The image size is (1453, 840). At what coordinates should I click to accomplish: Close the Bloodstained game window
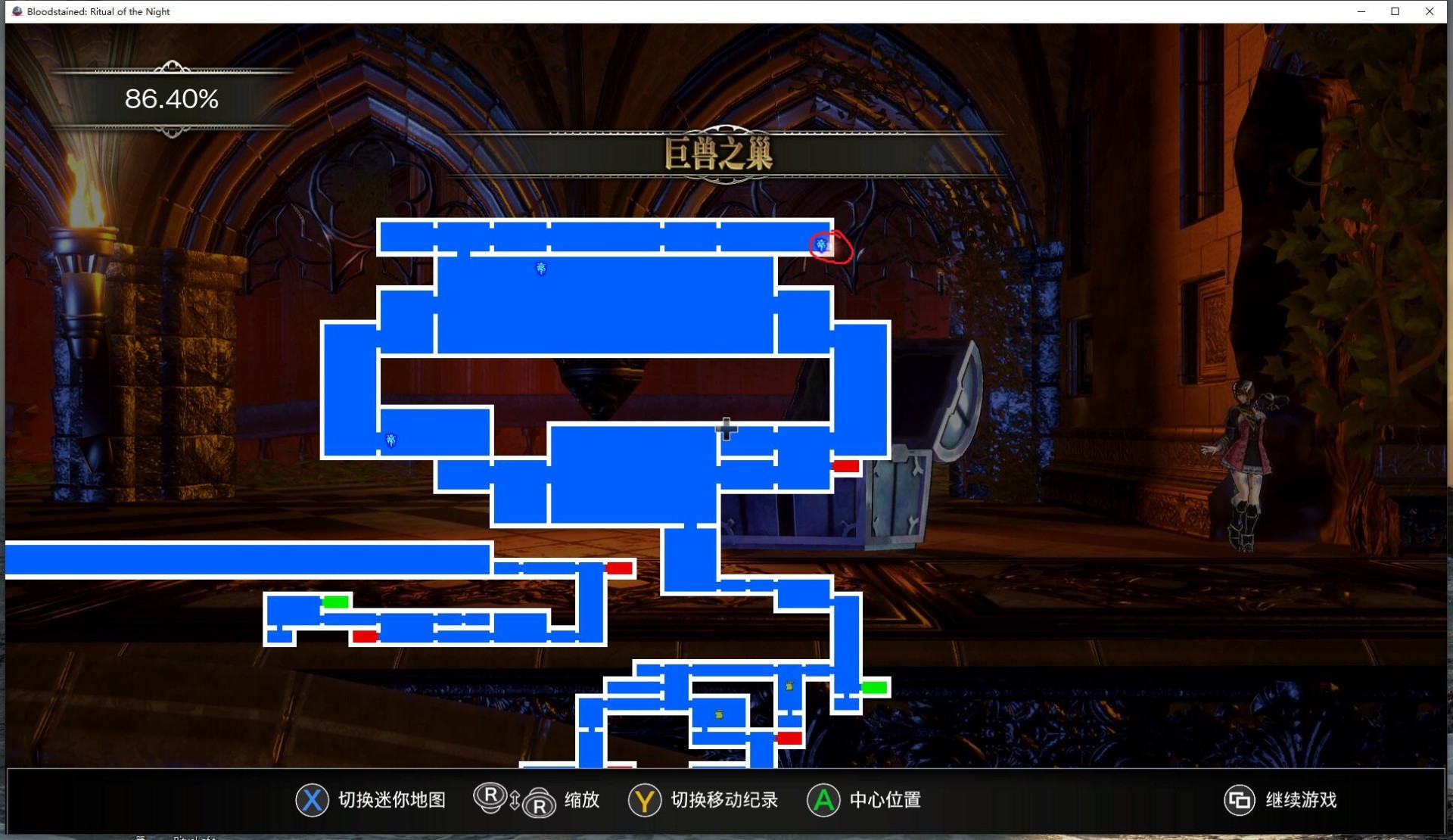pos(1429,11)
